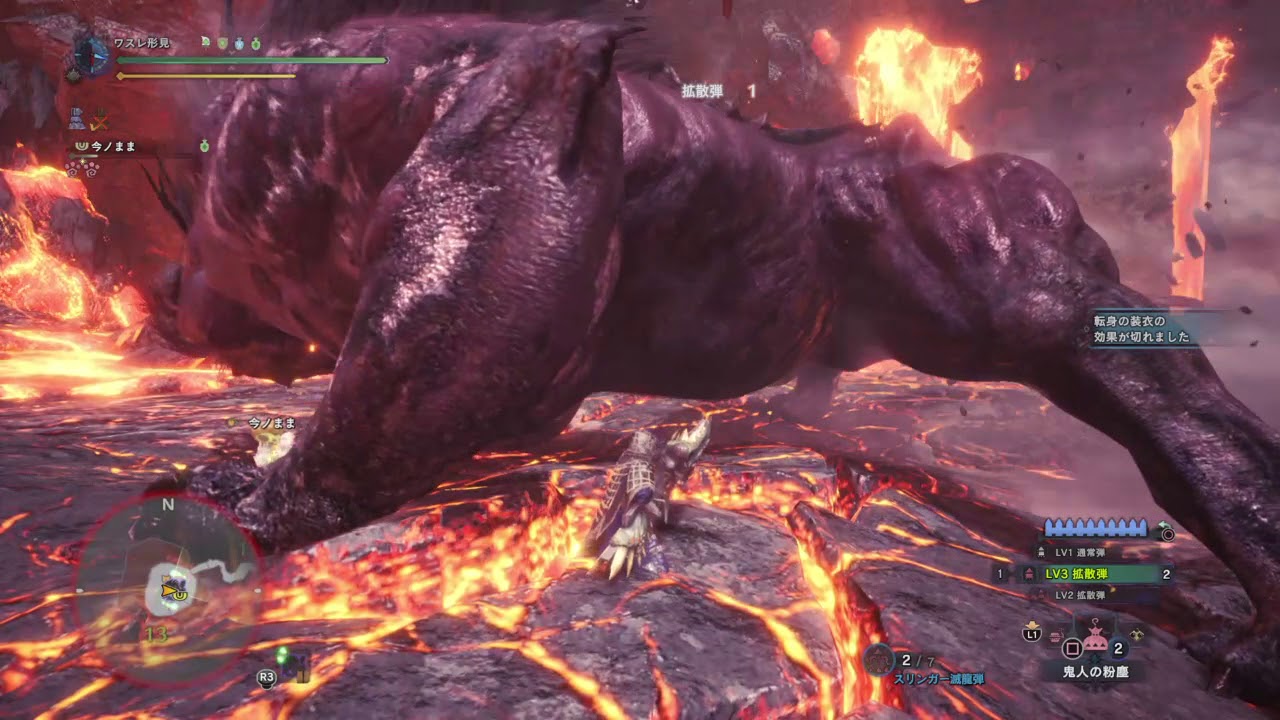The height and width of the screenshot is (720, 1280).
Task: Expand the item to the right of 鬼人の粉塵
Action: 1137,634
